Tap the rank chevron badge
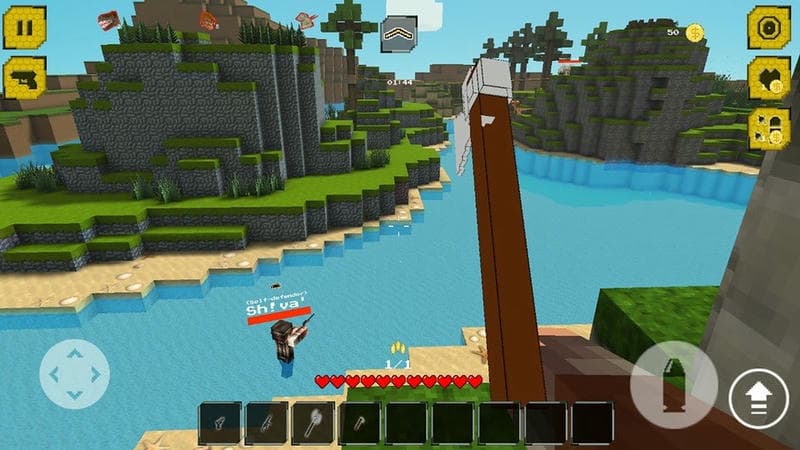 [399, 35]
